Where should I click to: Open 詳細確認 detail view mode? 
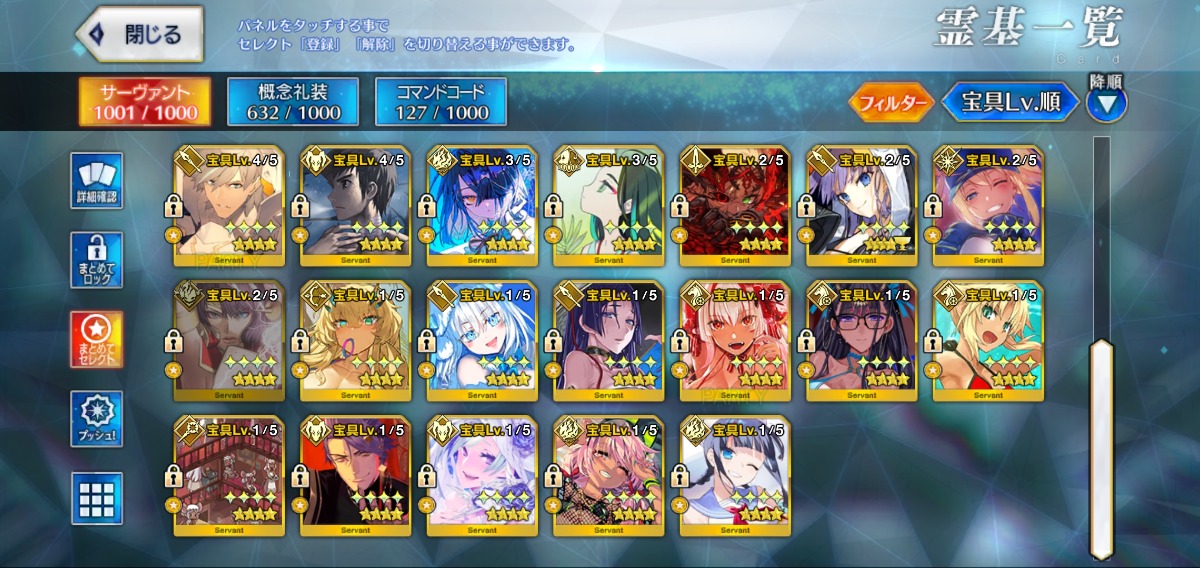(97, 181)
